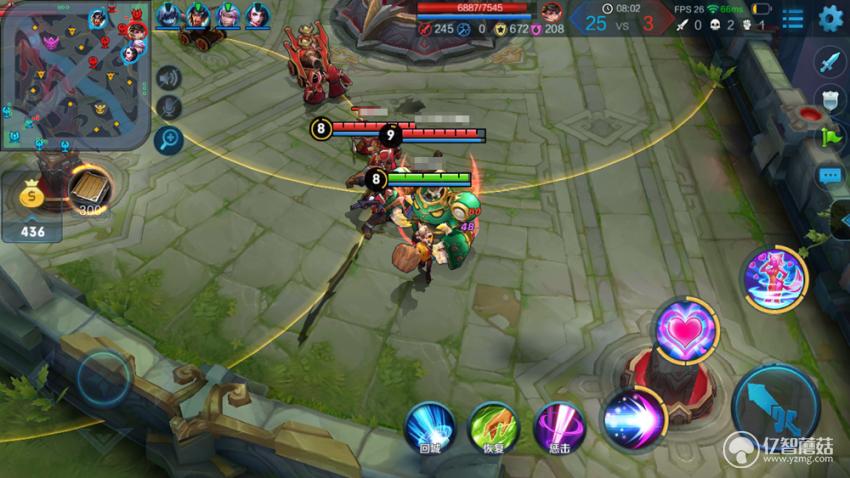Send the defend signal with shield icon
This screenshot has height=478, width=850.
click(829, 98)
